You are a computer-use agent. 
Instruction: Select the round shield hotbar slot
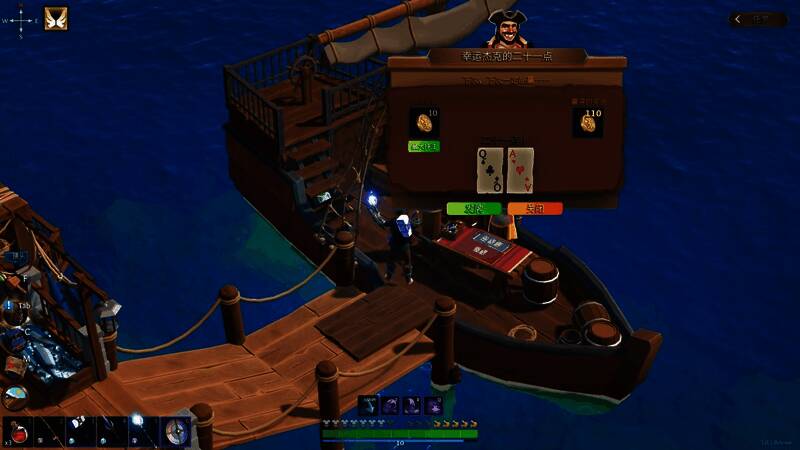[177, 432]
